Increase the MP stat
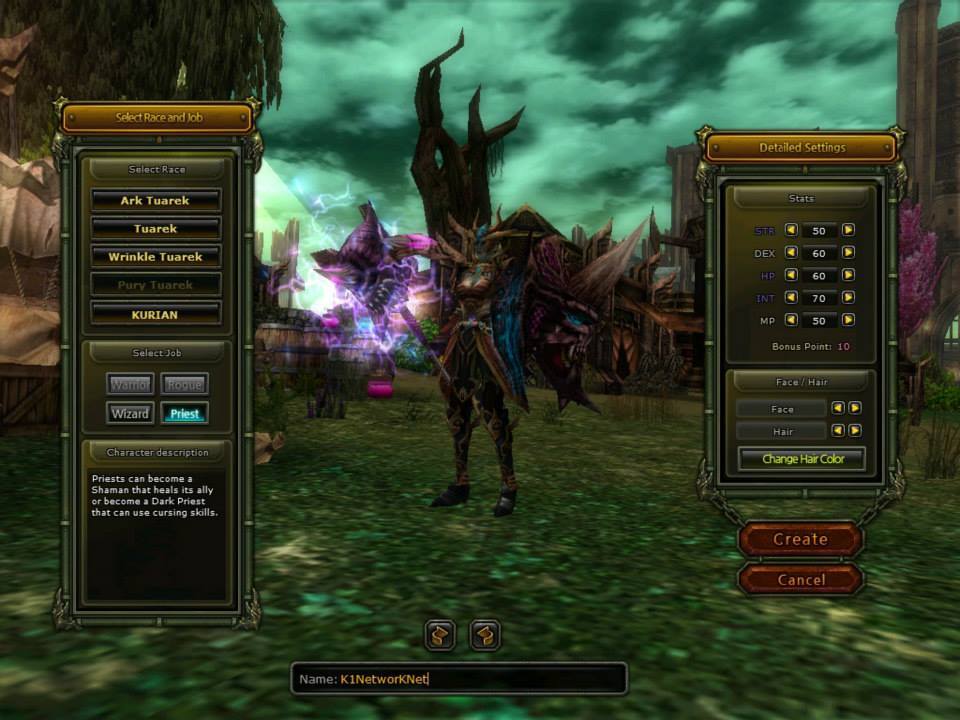Image resolution: width=960 pixels, height=720 pixels. click(848, 320)
